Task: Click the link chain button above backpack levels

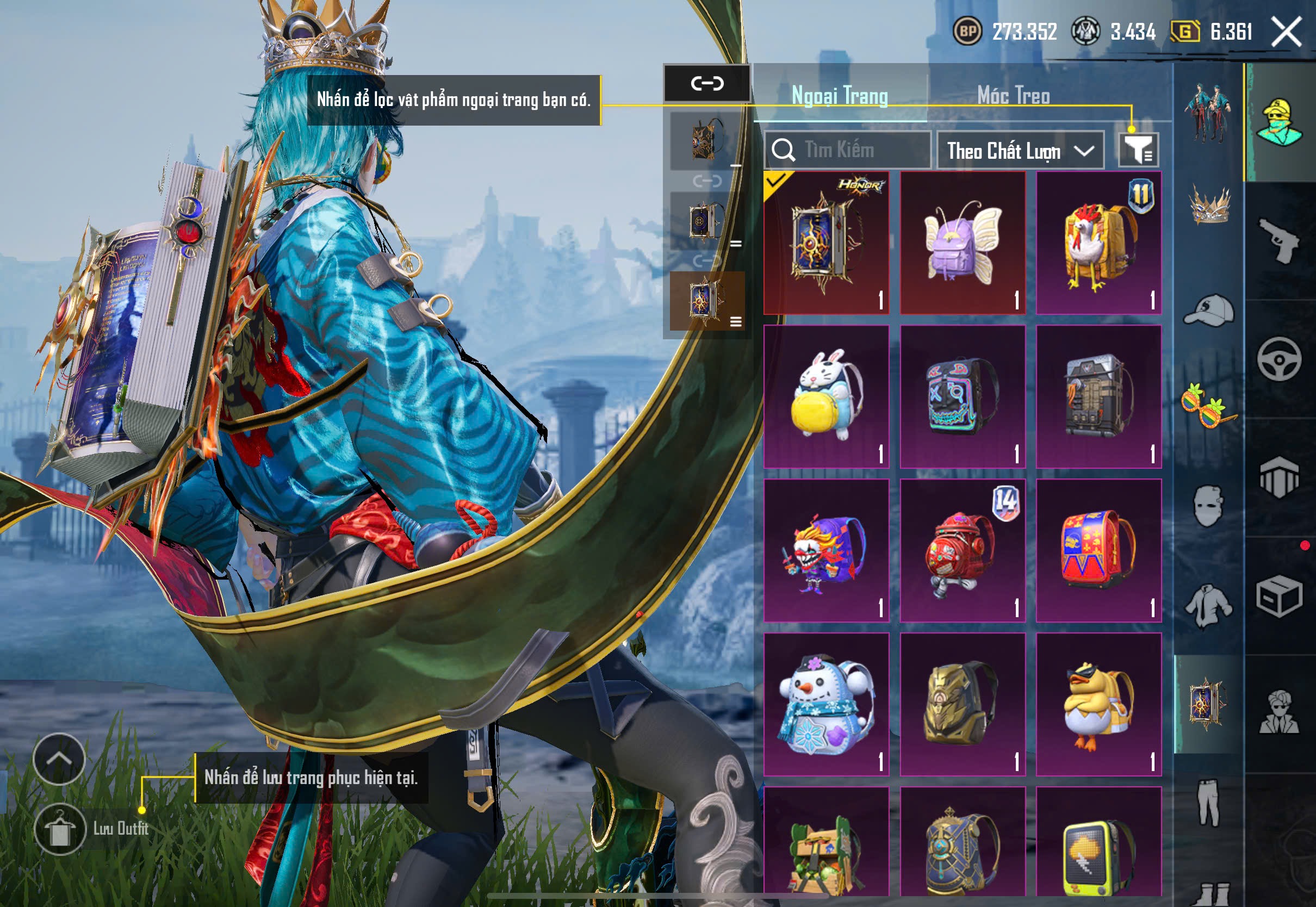Action: click(x=707, y=84)
